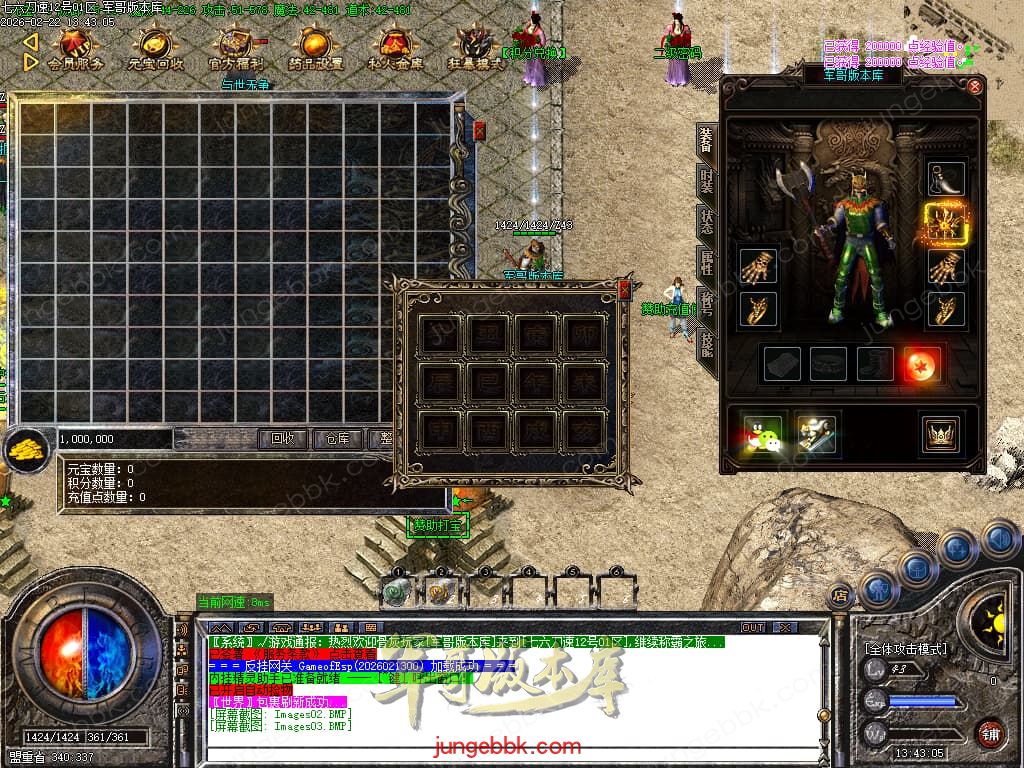Screen dimensions: 1024x768
Task: Switch to the 时装 costume tab
Action: (707, 181)
